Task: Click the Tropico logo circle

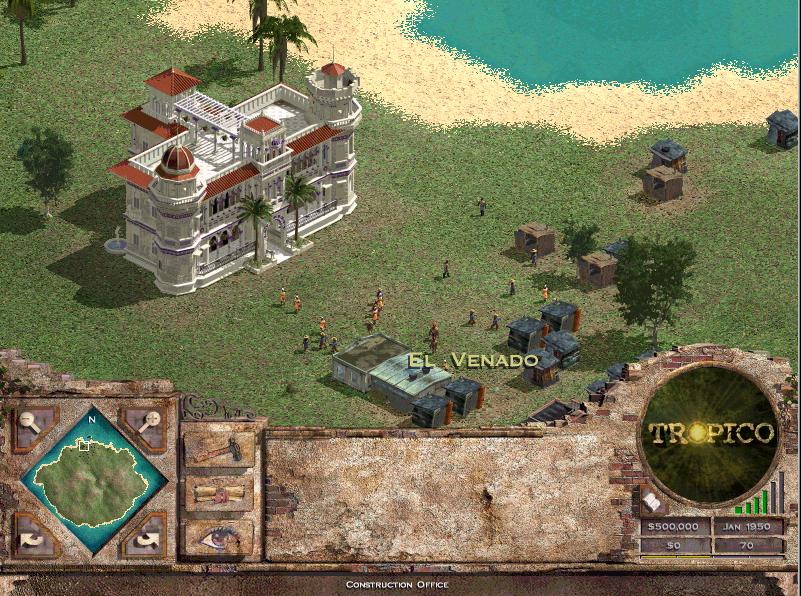Action: 711,433
